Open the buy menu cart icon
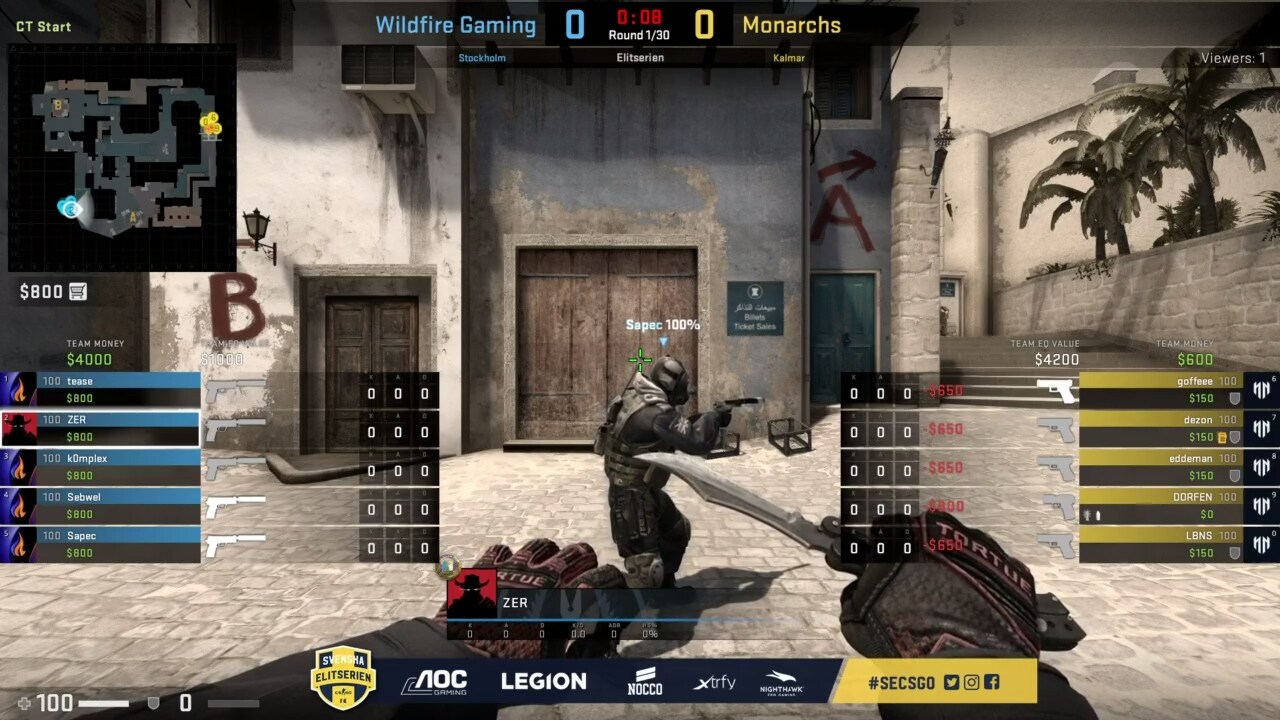 click(x=78, y=291)
